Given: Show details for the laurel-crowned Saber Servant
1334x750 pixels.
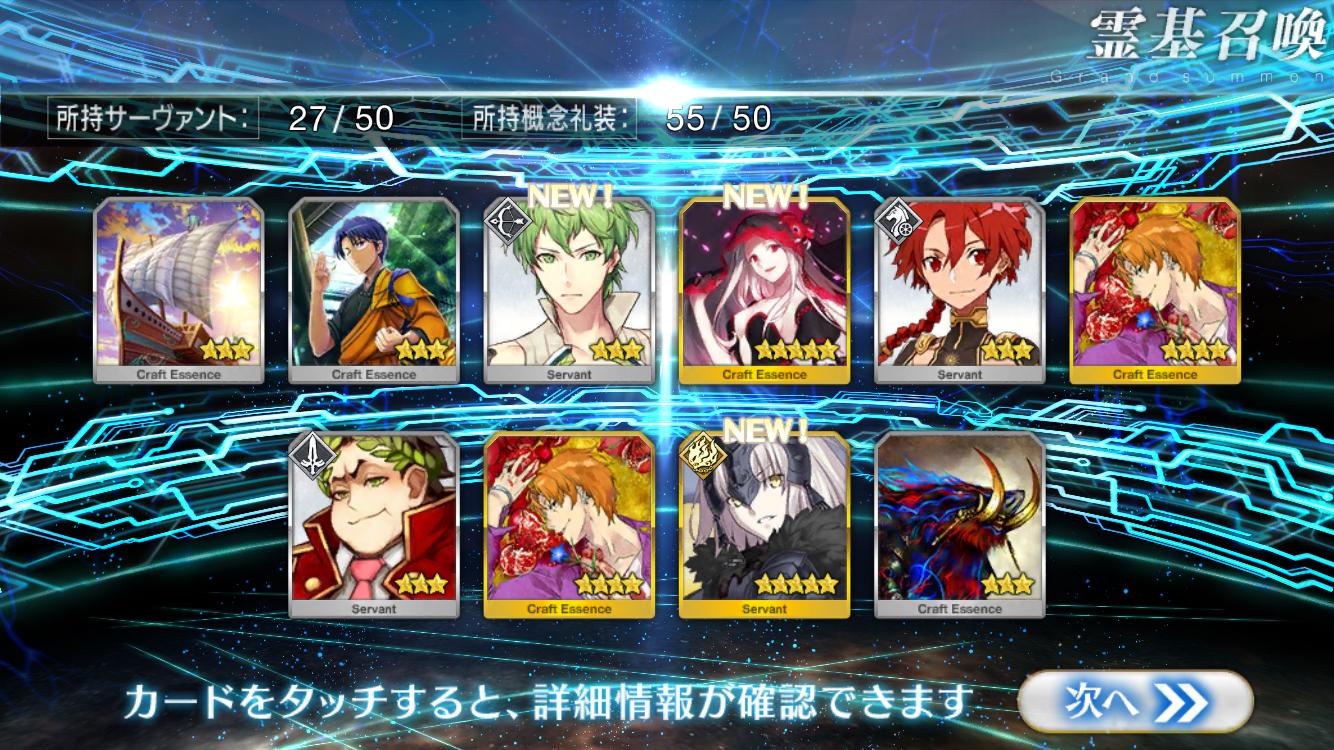Looking at the screenshot, I should tap(374, 525).
